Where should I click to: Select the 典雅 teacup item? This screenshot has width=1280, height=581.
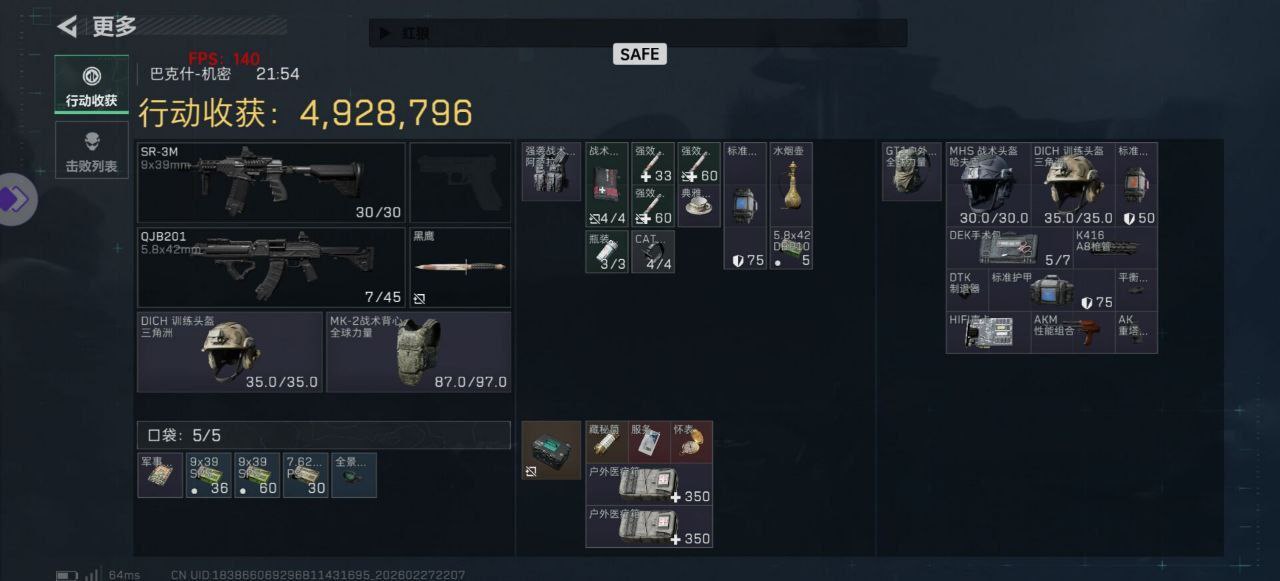pos(698,206)
